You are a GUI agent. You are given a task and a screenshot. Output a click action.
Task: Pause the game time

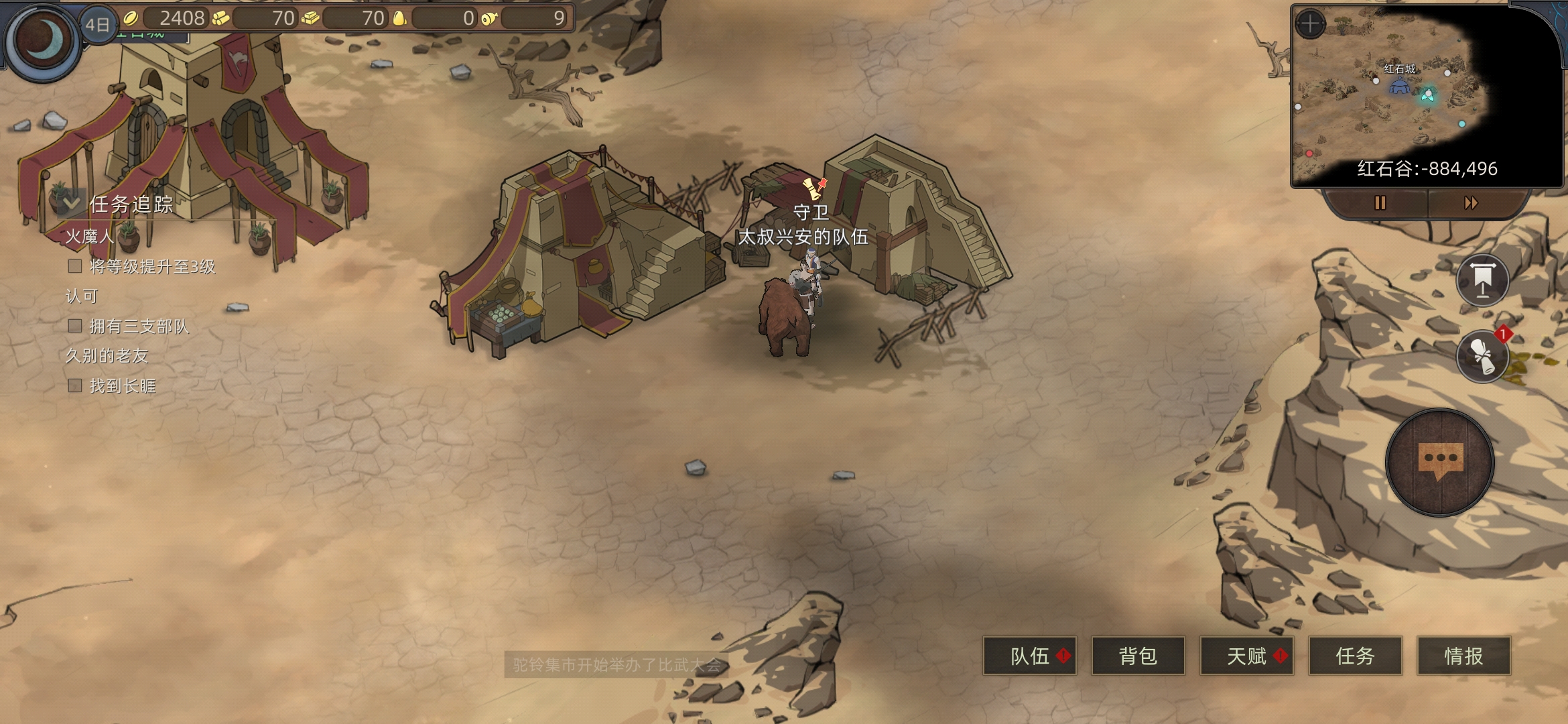(x=1380, y=202)
